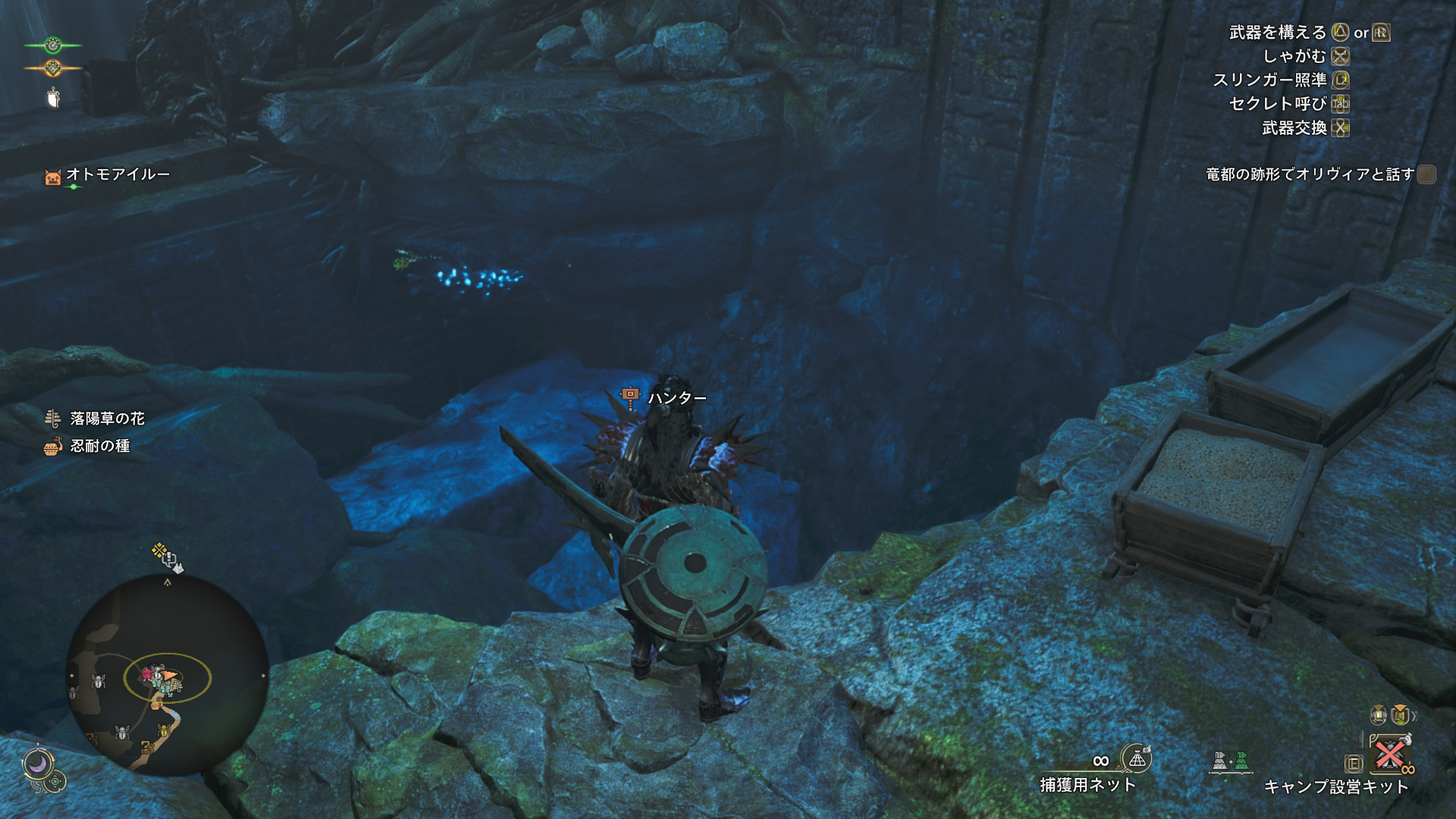Image resolution: width=1456 pixels, height=819 pixels.
Task: Click the green health gauge emblem
Action: point(52,45)
